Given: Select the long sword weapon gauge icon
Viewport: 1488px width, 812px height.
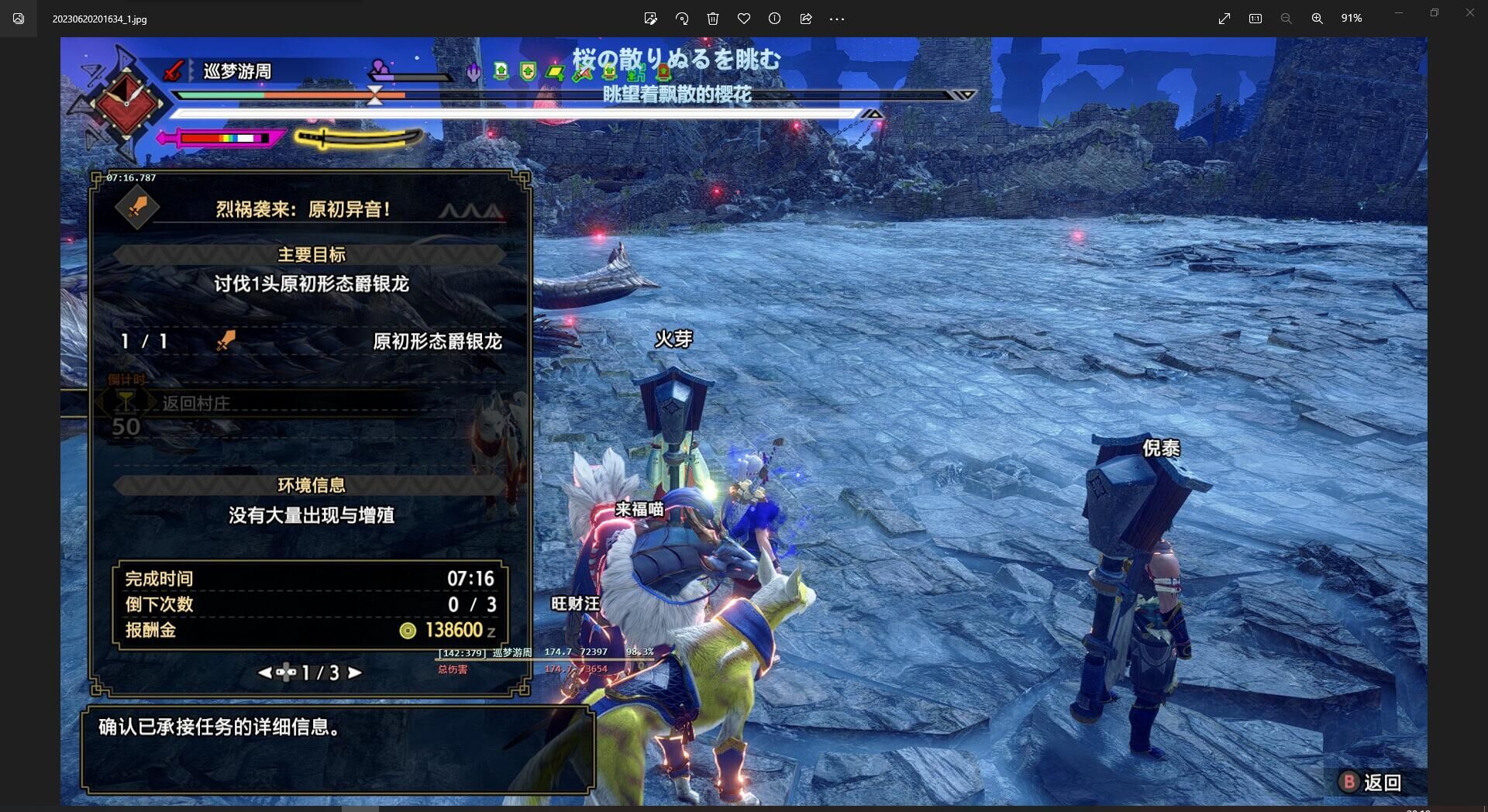Looking at the screenshot, I should click(358, 138).
